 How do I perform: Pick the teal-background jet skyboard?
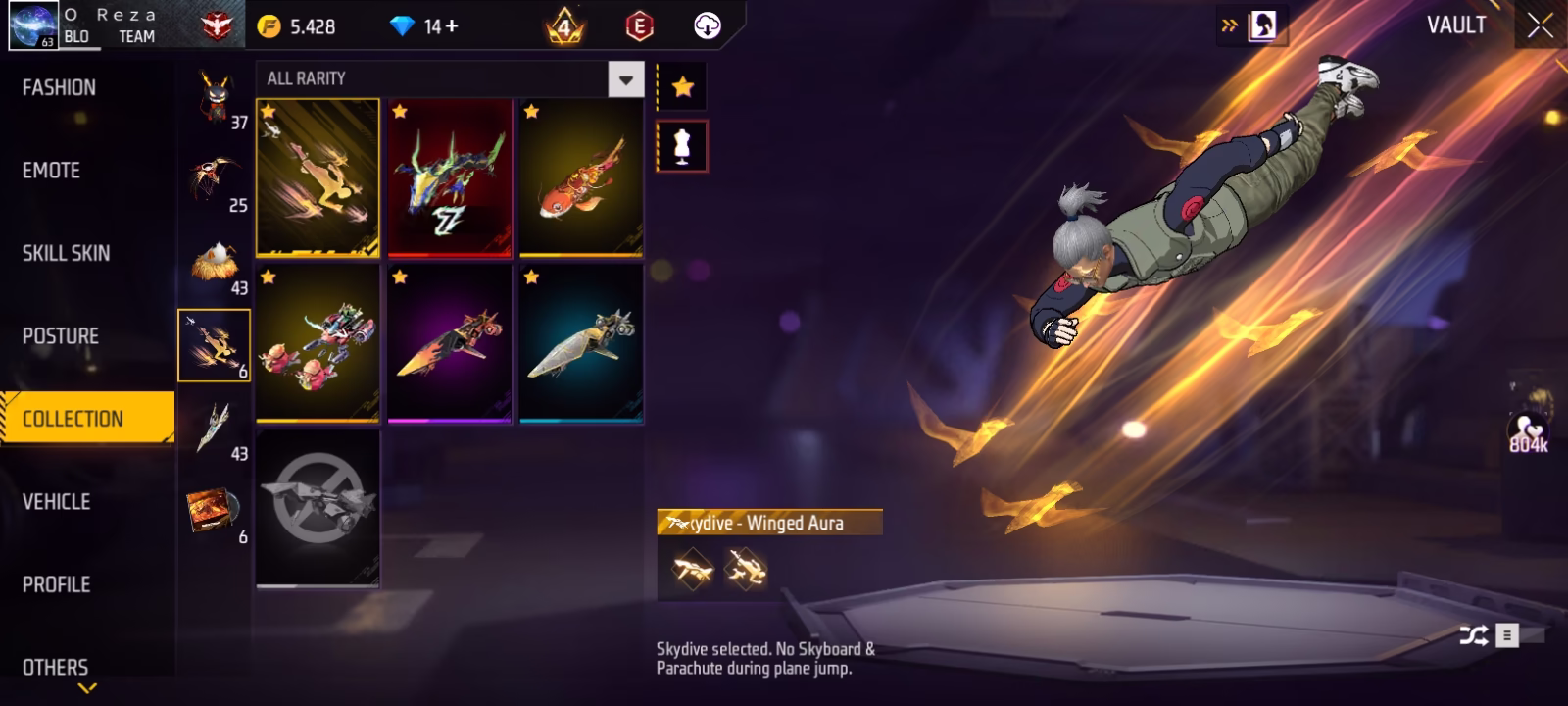(581, 343)
